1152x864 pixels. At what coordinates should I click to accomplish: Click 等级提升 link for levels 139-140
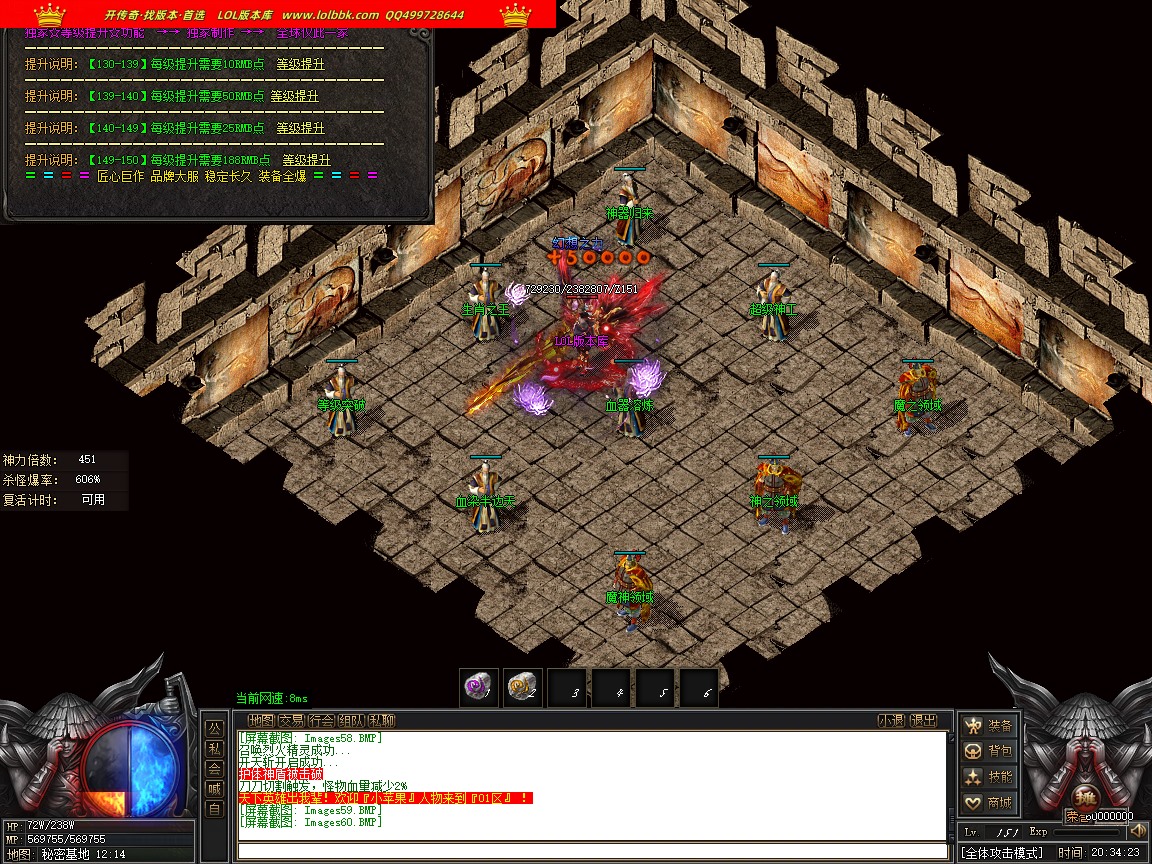pos(294,96)
